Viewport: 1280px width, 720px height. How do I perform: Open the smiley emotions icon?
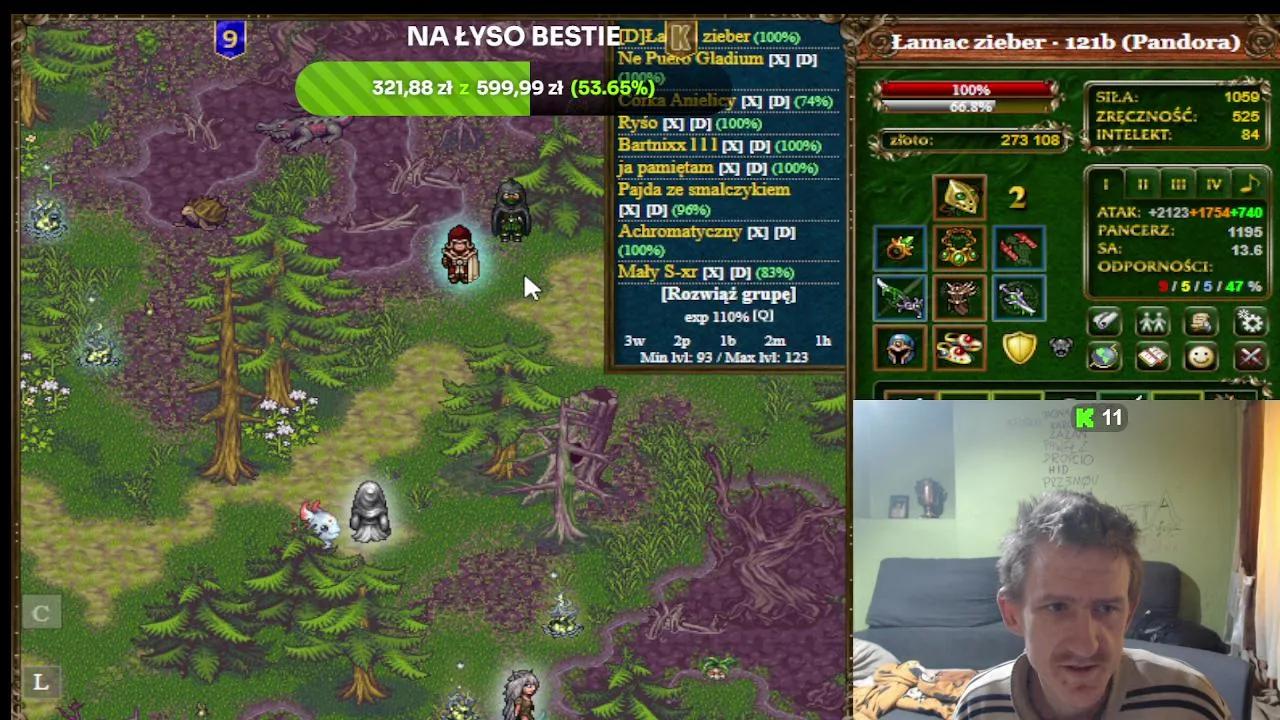click(x=1202, y=357)
